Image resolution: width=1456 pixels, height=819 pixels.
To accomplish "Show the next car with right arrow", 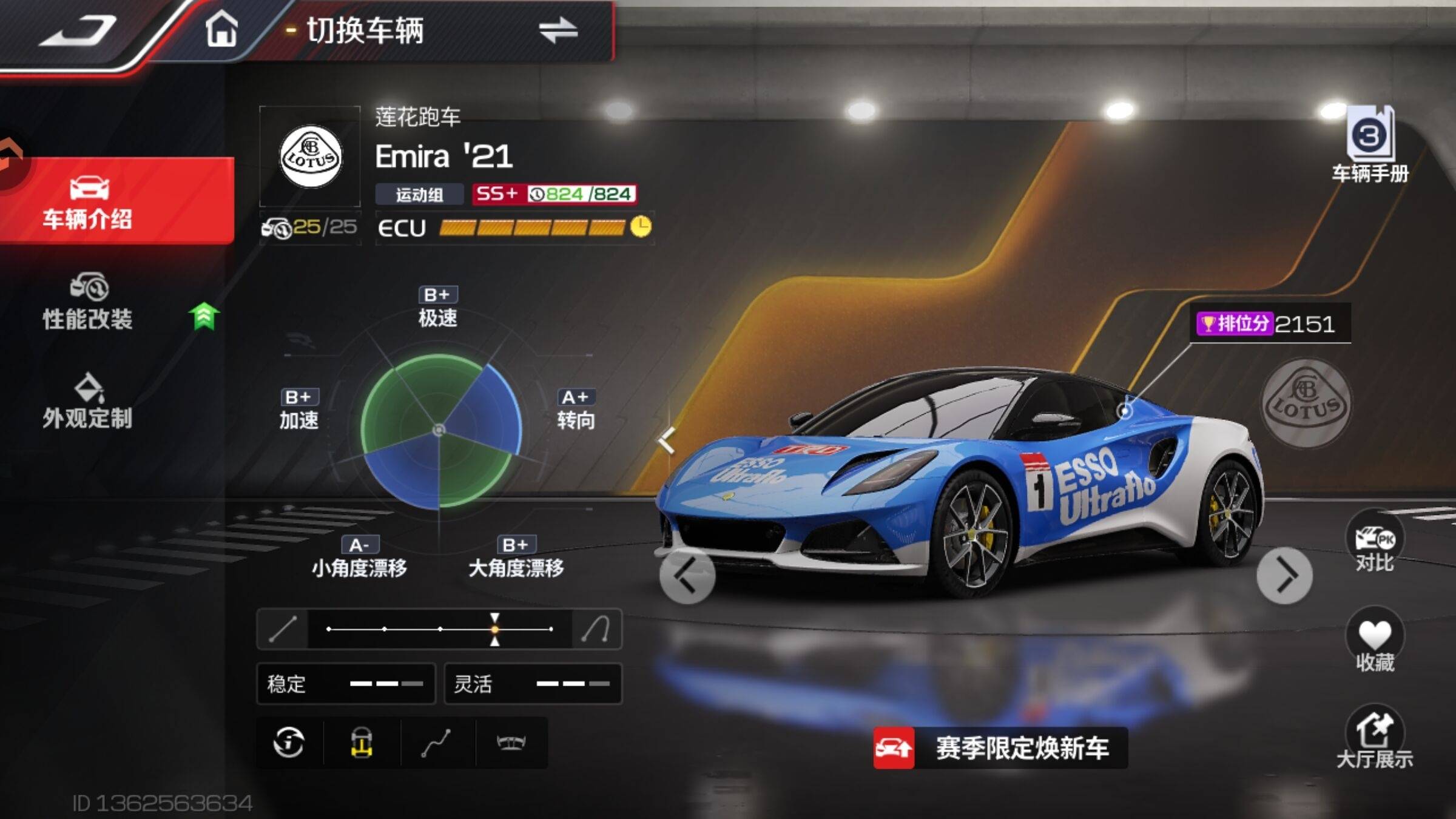I will pyautogui.click(x=1284, y=575).
